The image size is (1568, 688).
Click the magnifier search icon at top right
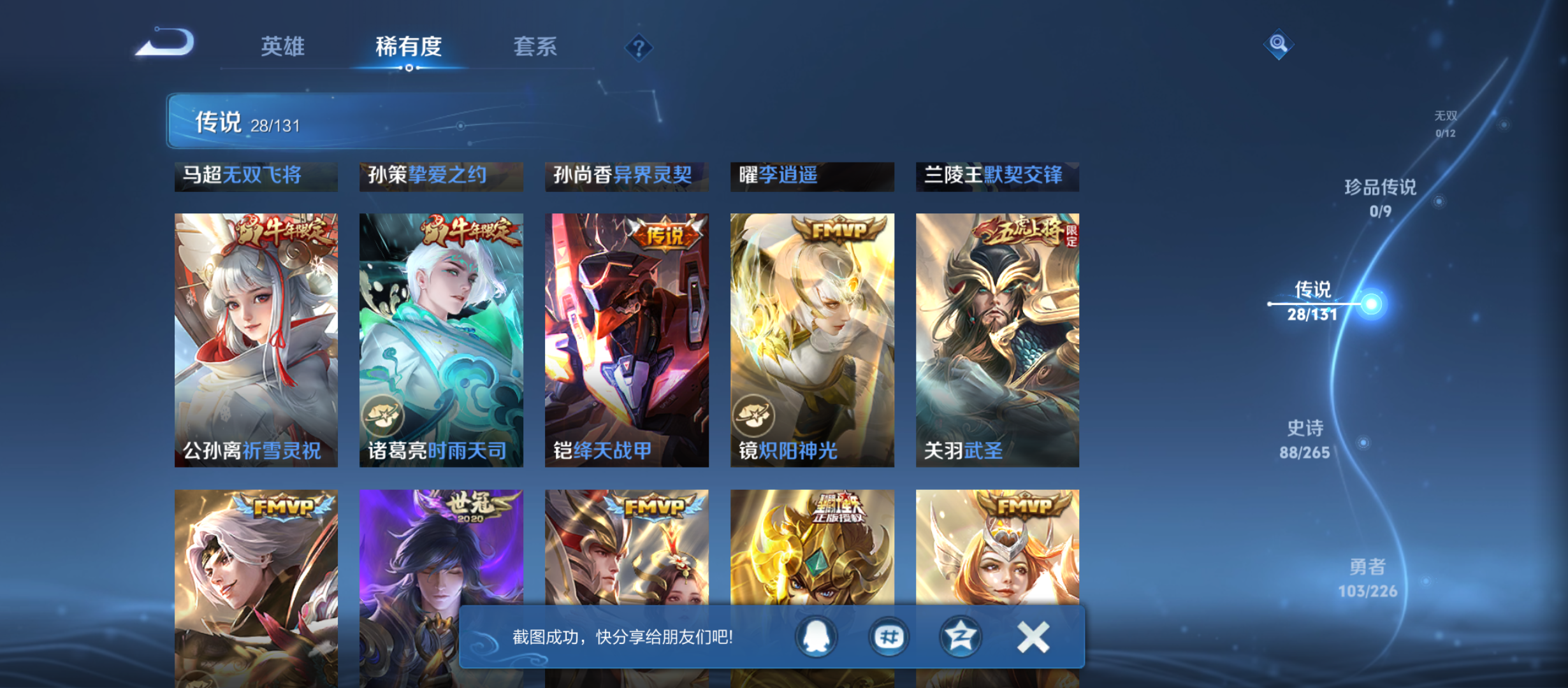(1279, 45)
